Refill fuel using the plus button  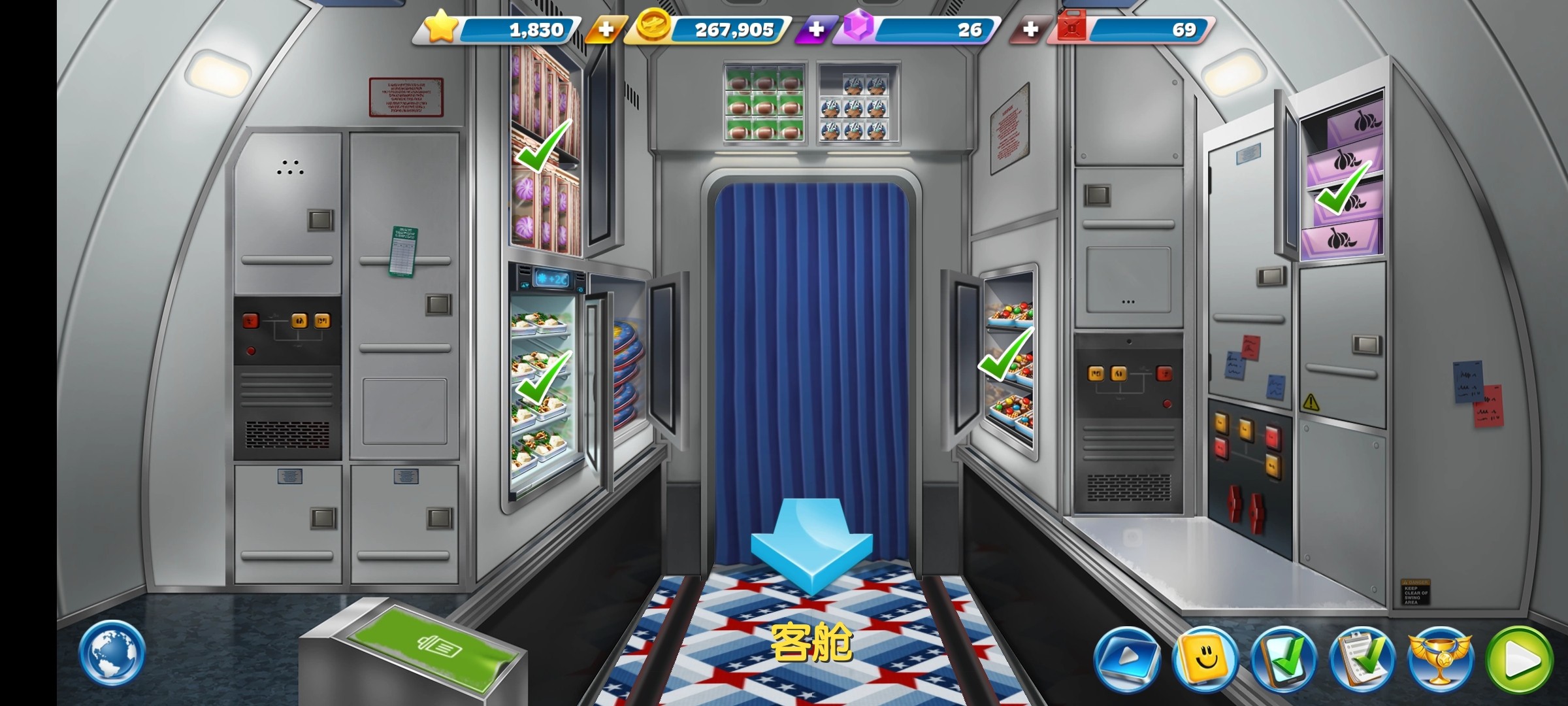[x=1030, y=30]
